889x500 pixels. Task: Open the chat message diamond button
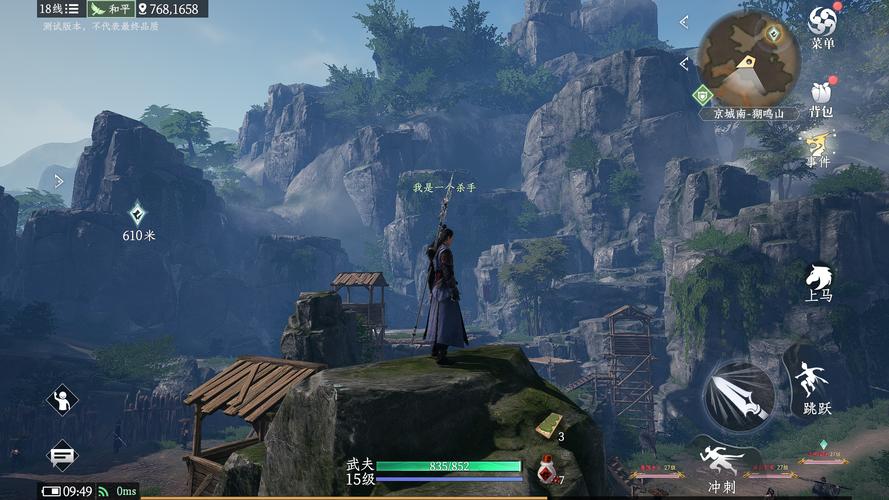(x=62, y=455)
